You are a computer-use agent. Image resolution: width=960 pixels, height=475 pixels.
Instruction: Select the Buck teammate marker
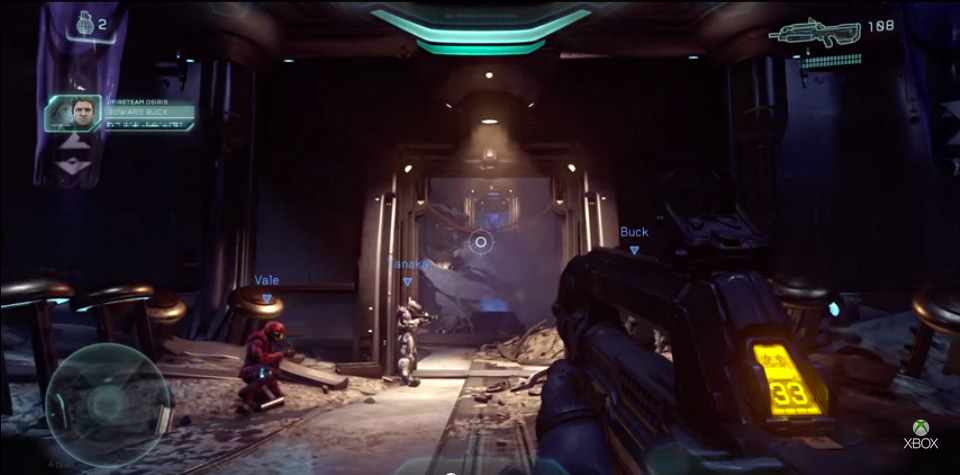[634, 238]
